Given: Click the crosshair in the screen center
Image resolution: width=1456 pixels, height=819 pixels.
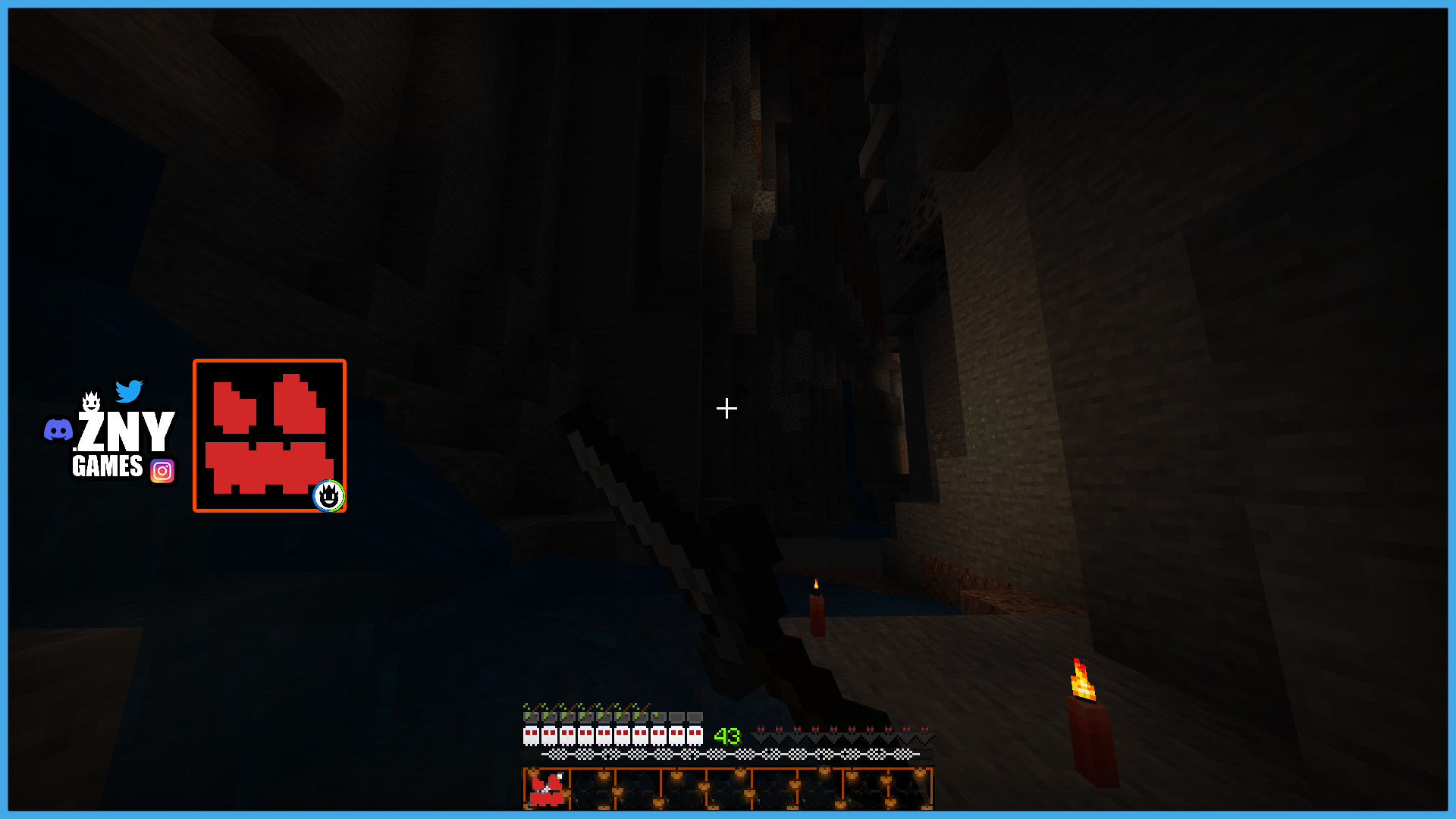Looking at the screenshot, I should pyautogui.click(x=726, y=409).
